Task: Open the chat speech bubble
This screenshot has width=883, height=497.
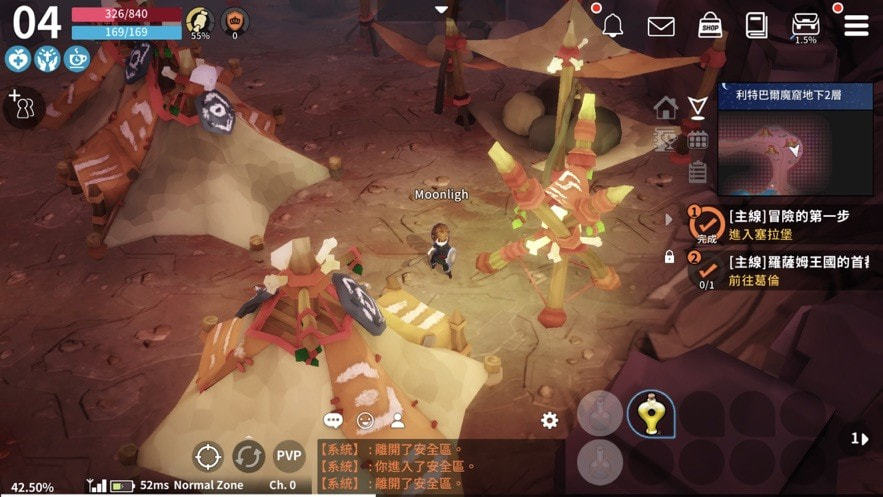Action: click(x=333, y=421)
